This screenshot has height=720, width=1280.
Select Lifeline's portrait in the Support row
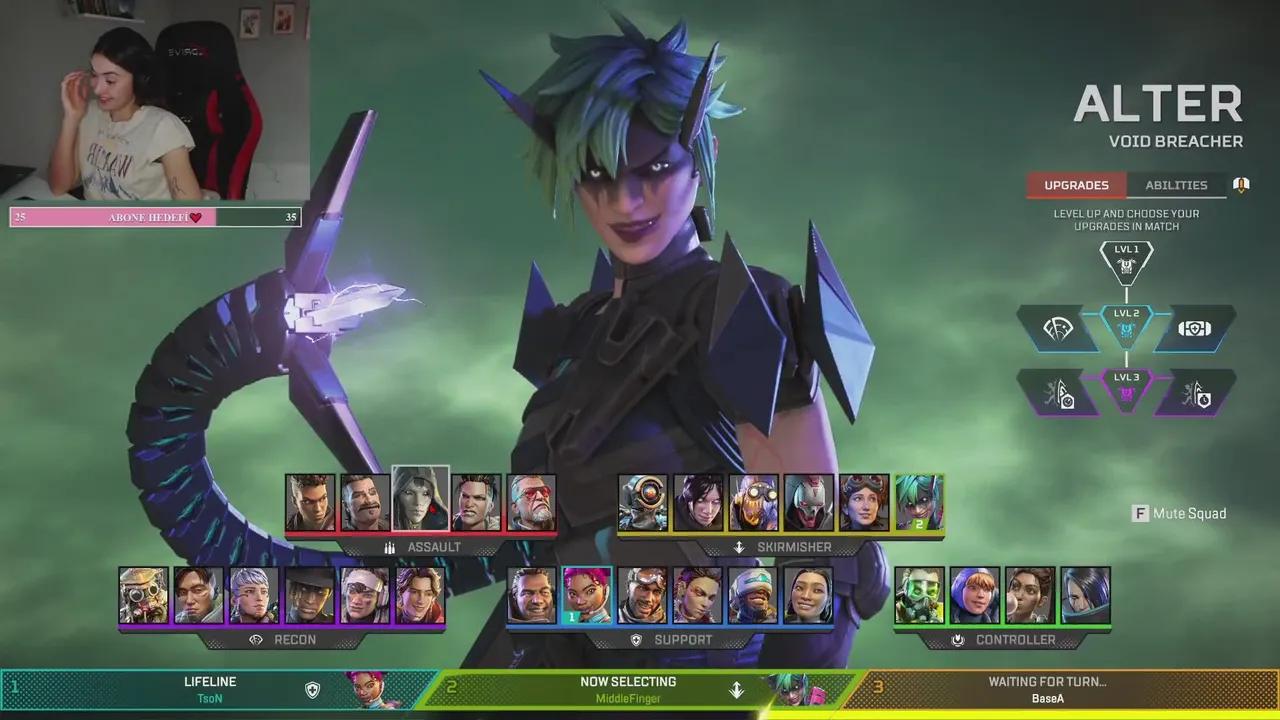point(588,597)
